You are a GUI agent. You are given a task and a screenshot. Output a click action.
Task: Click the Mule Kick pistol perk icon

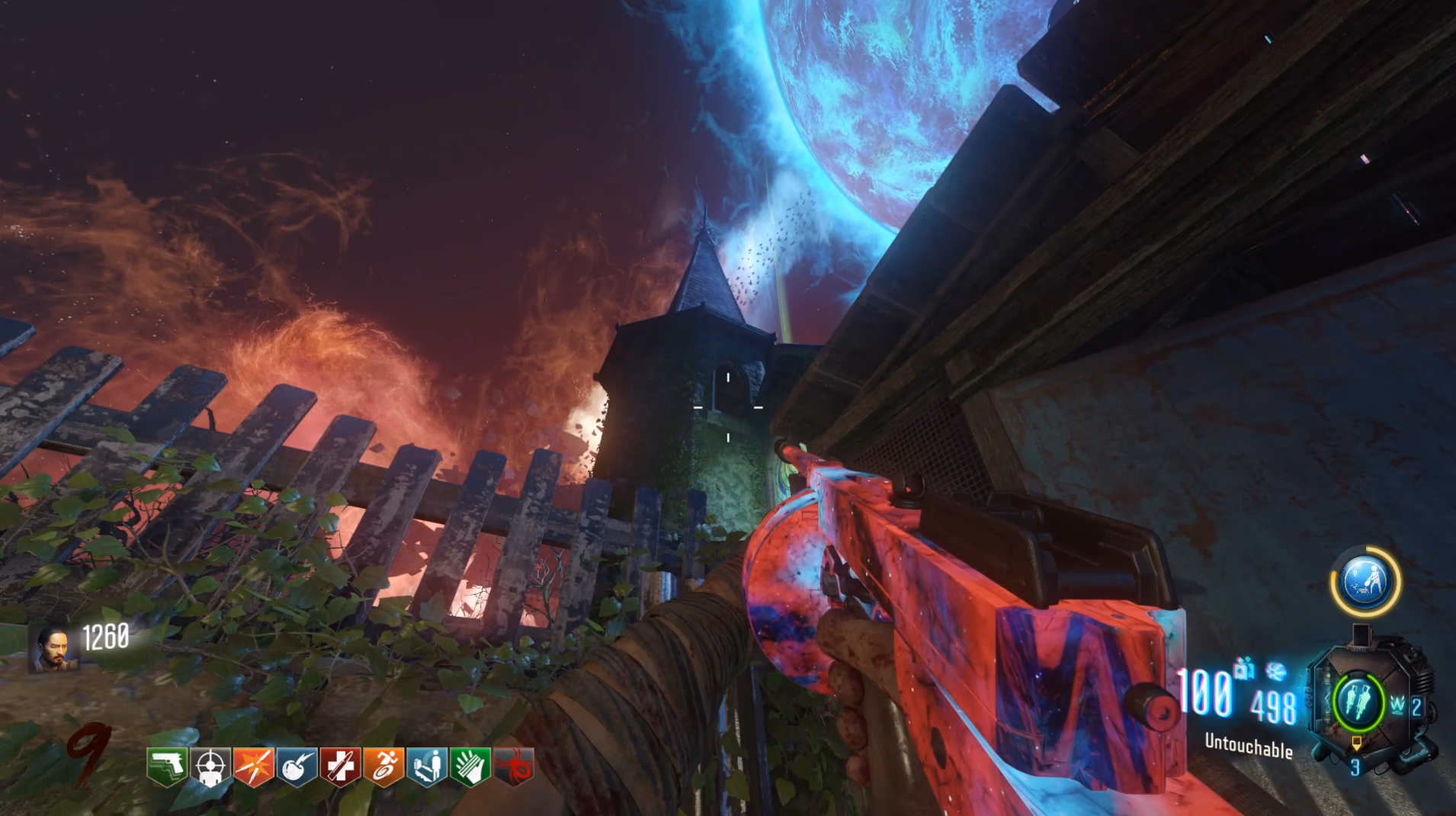tap(167, 767)
